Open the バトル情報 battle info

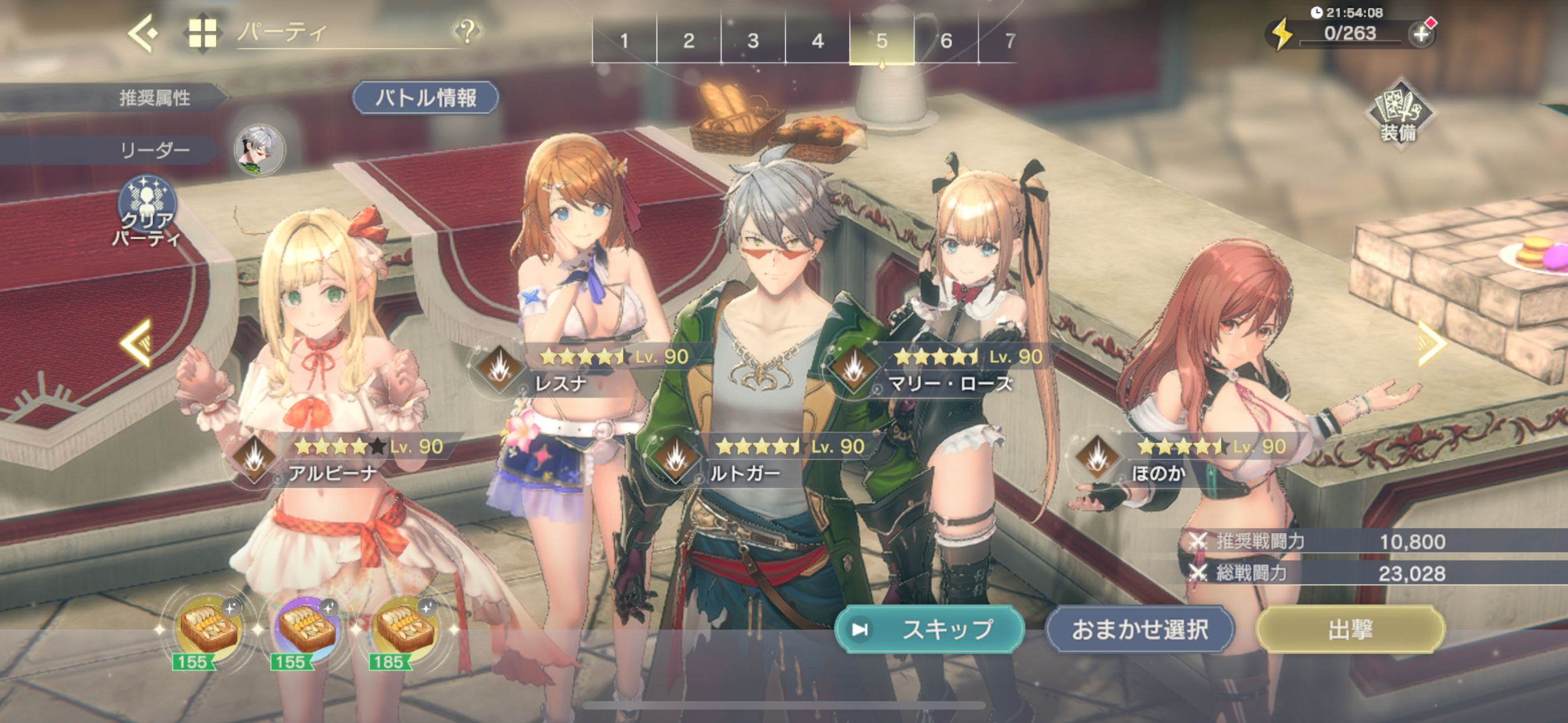[x=426, y=98]
